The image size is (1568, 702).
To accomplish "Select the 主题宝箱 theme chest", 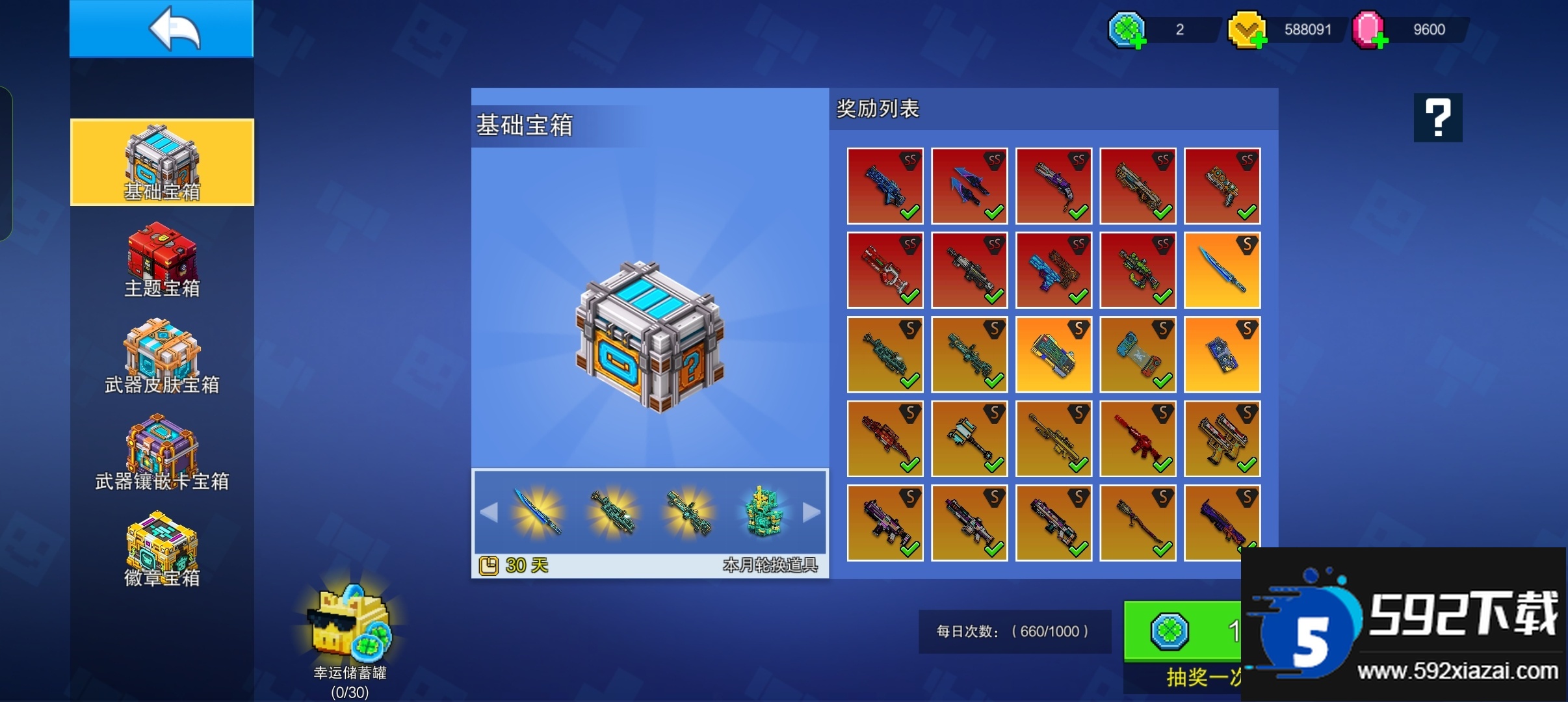I will [x=162, y=260].
